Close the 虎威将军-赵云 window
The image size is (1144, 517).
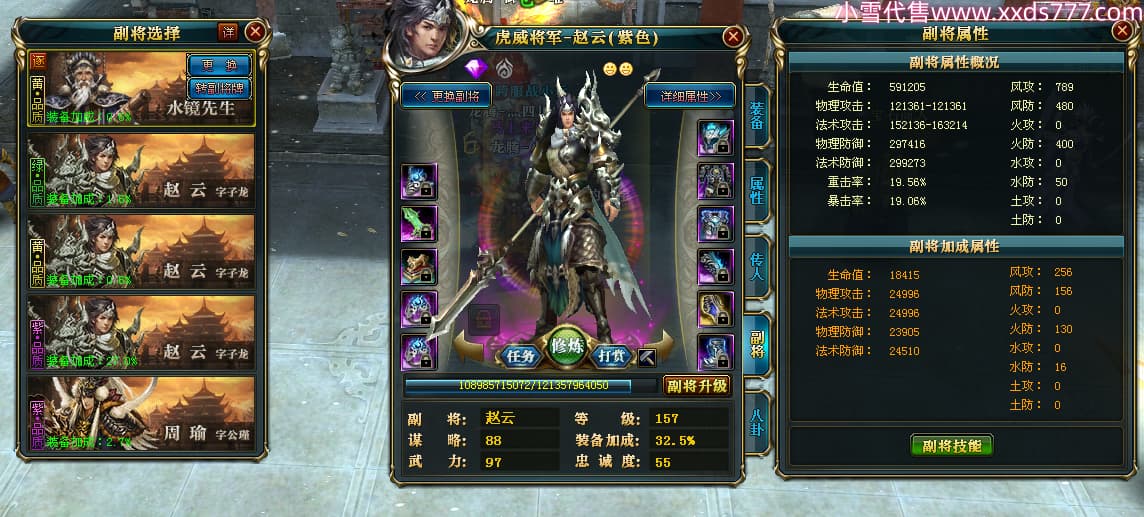coord(734,37)
